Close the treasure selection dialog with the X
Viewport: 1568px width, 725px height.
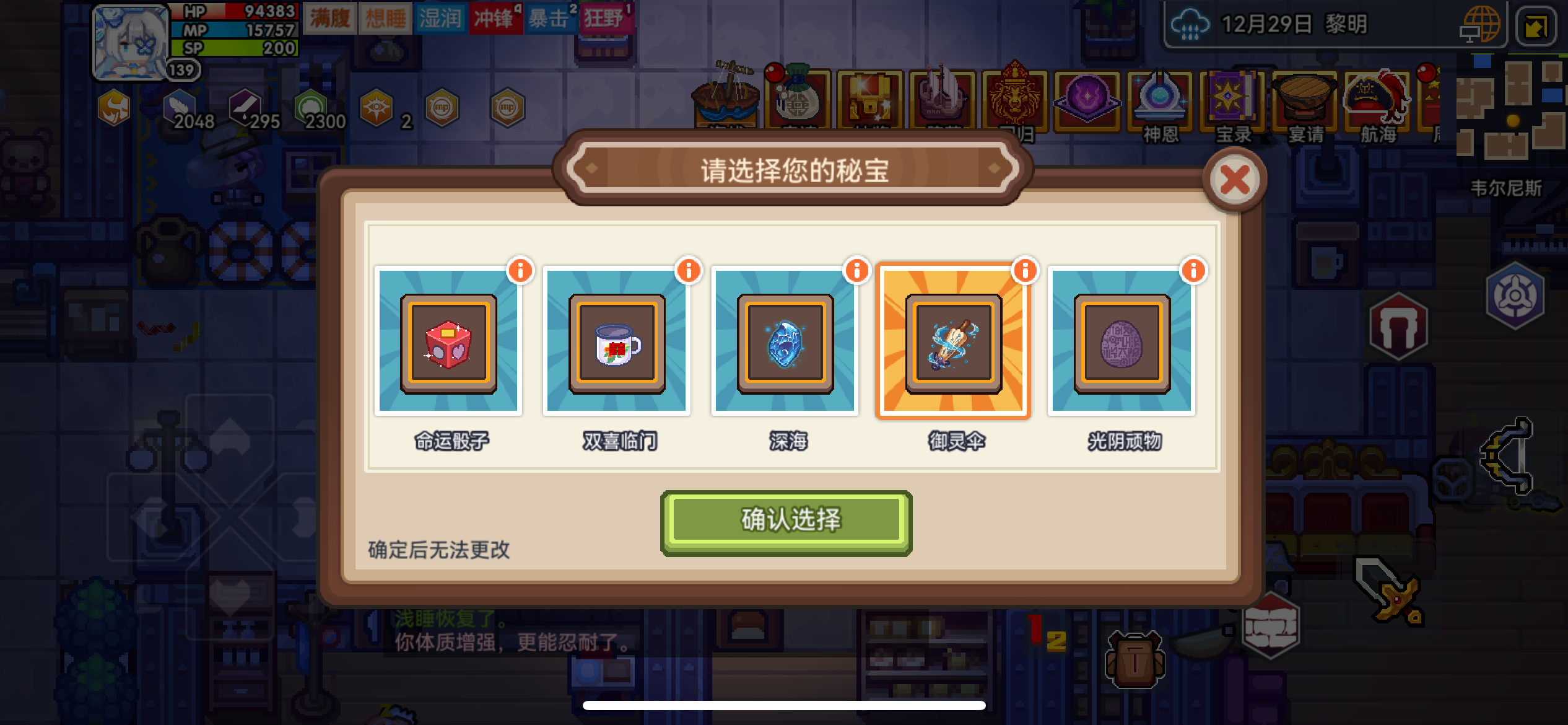(1235, 180)
